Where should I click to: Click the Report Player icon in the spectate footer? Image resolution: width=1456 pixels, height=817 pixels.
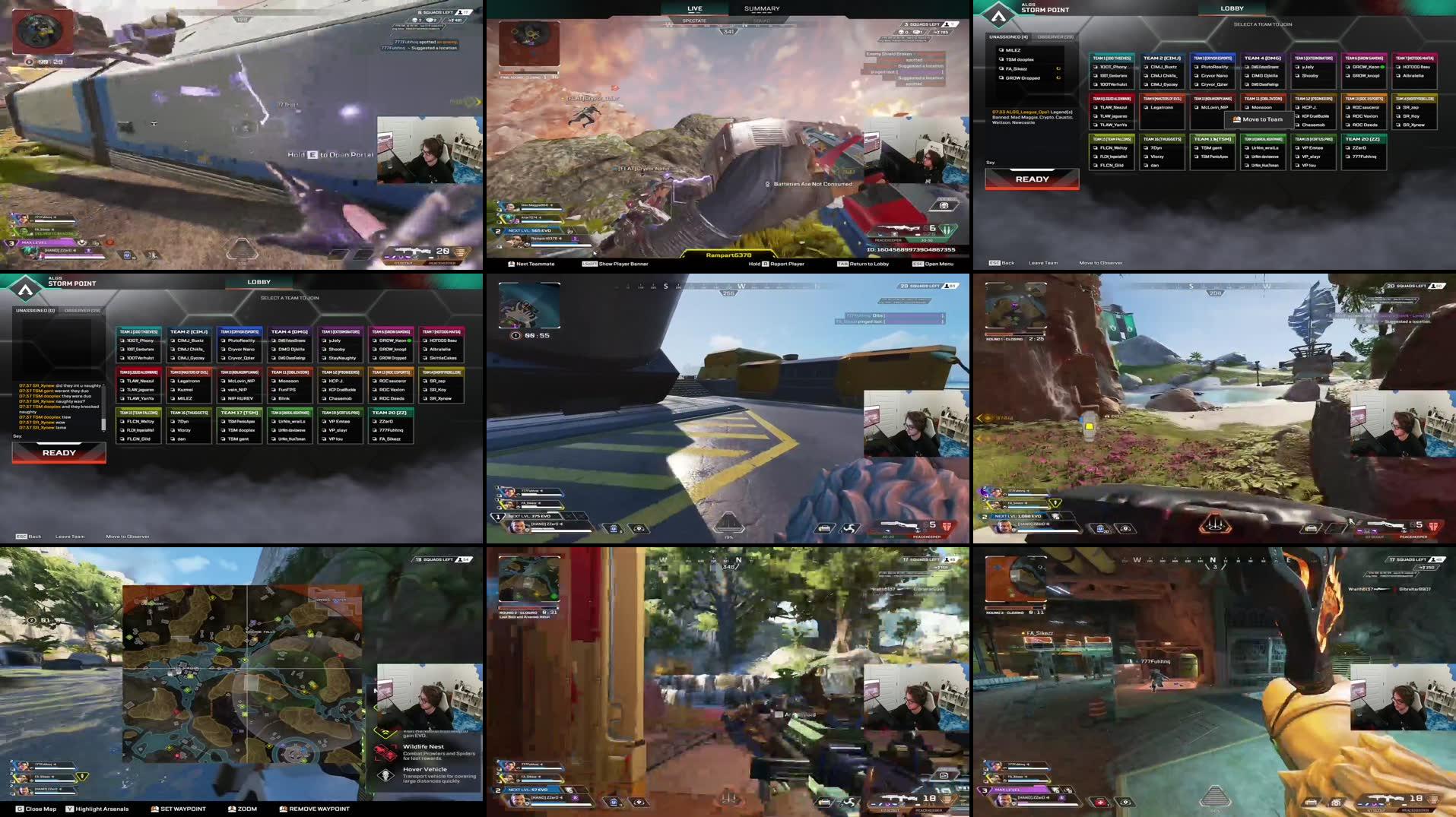coord(765,264)
